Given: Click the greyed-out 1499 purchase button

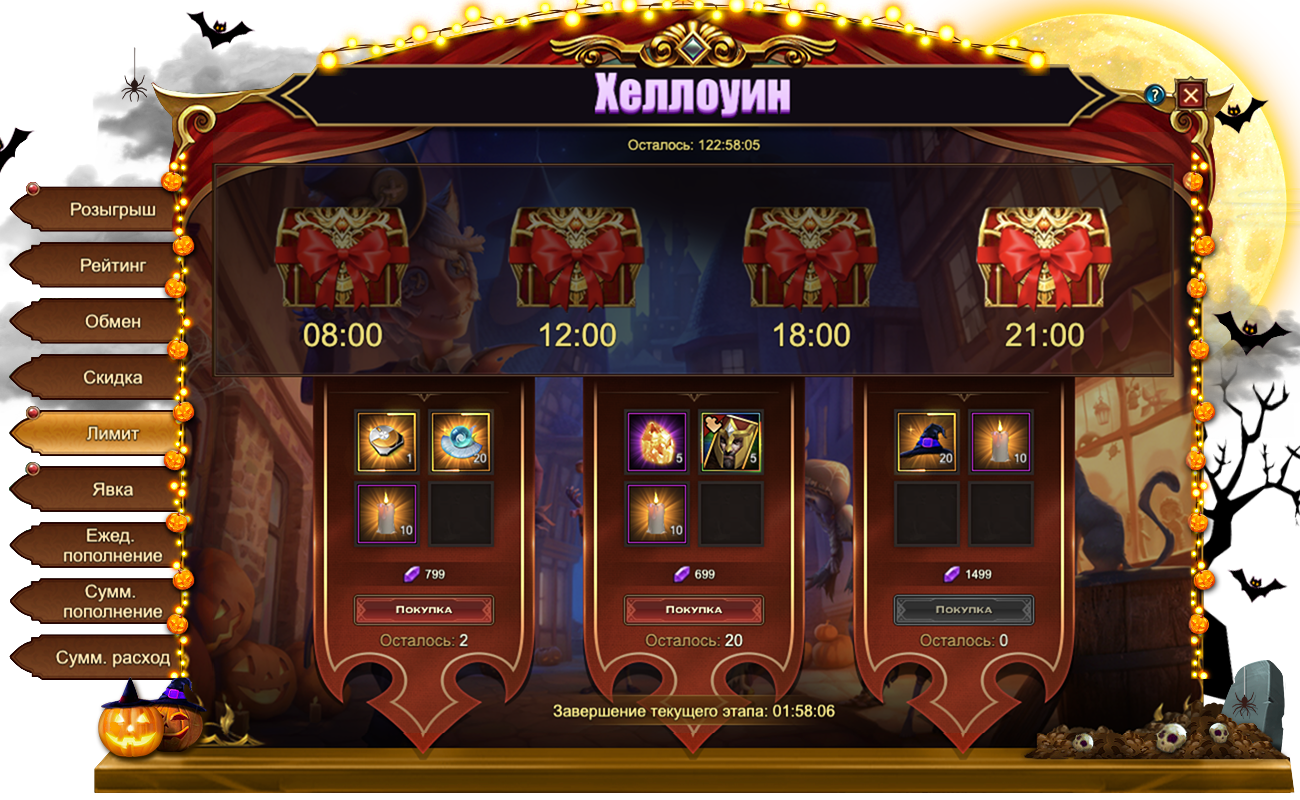Looking at the screenshot, I should pyautogui.click(x=964, y=609).
